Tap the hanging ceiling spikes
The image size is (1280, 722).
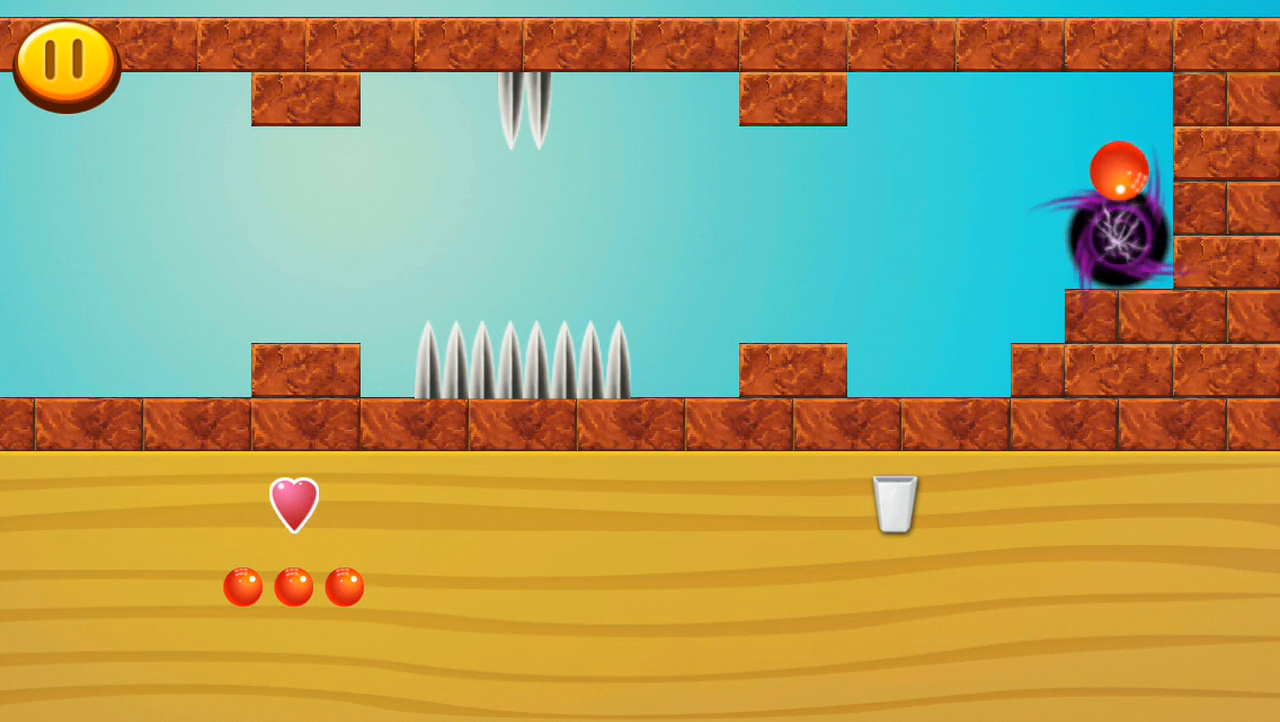522,110
